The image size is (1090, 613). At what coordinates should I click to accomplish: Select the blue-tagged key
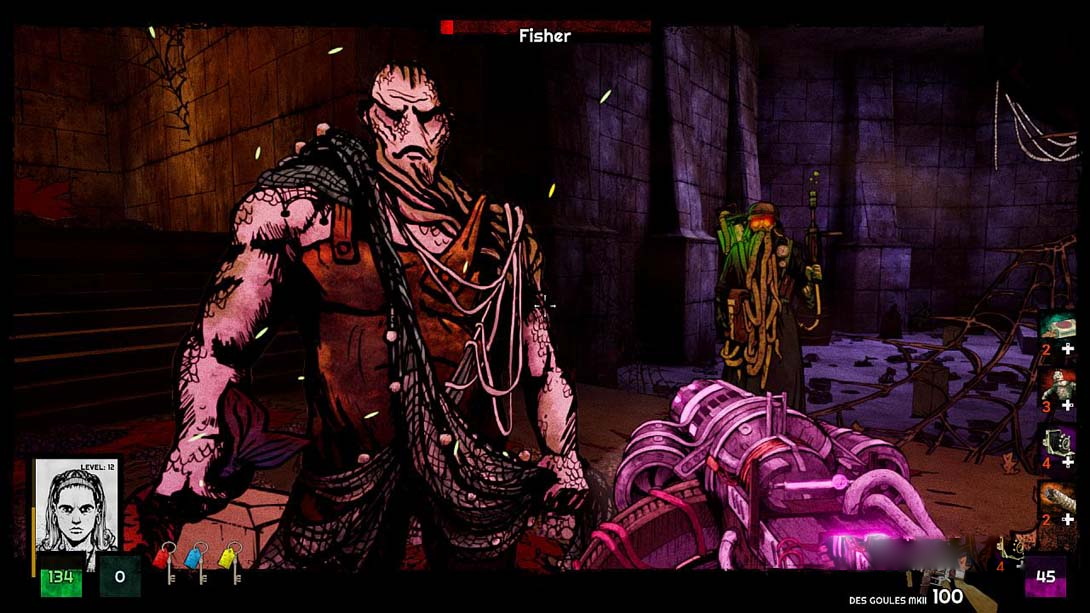(196, 563)
